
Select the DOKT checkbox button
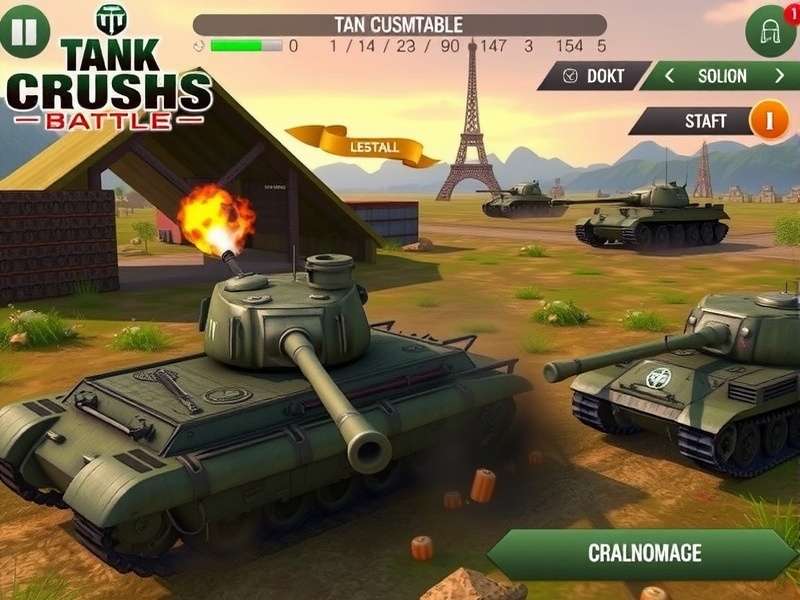click(x=594, y=76)
